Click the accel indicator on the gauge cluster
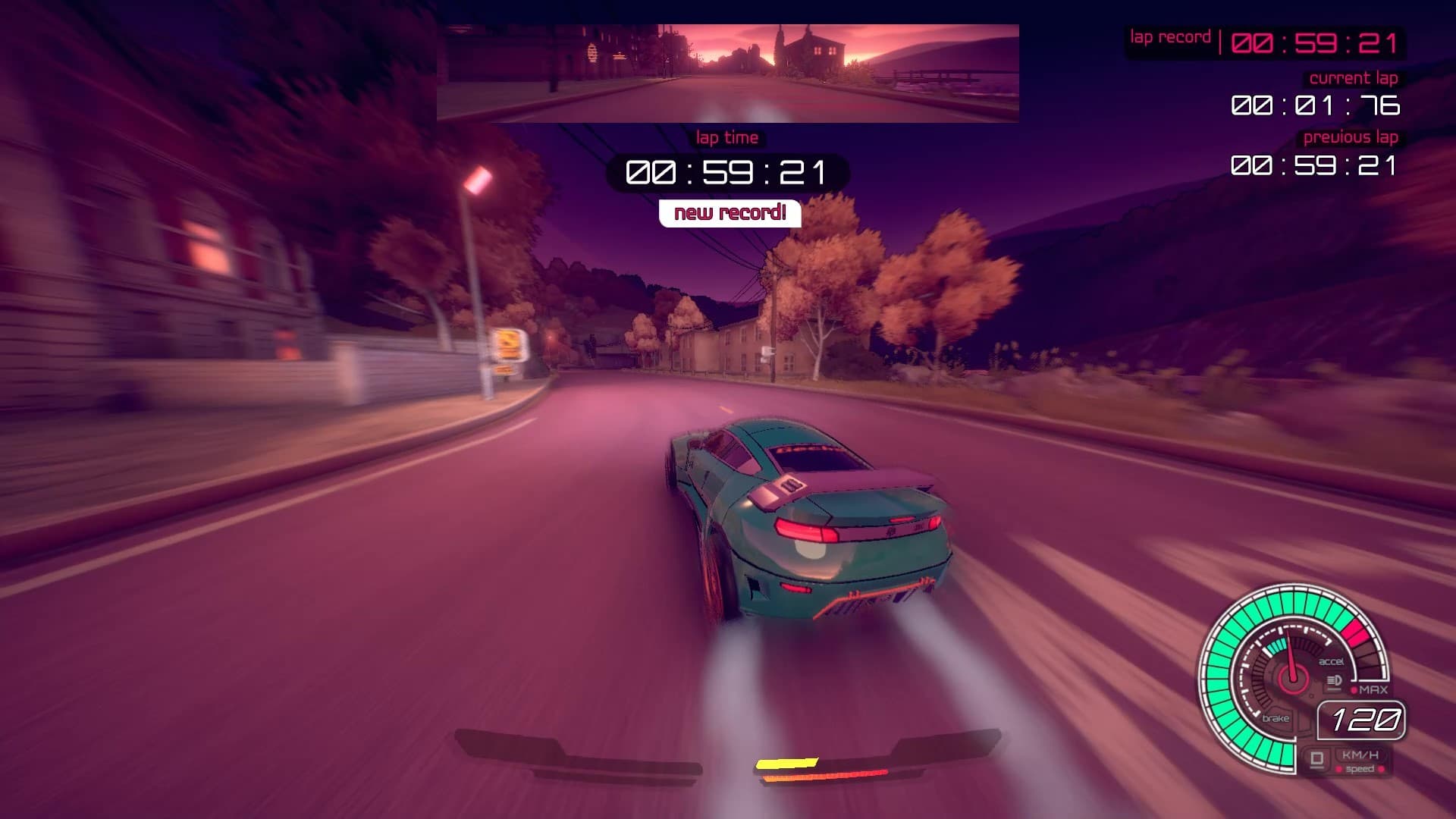This screenshot has height=819, width=1456. tap(1332, 661)
